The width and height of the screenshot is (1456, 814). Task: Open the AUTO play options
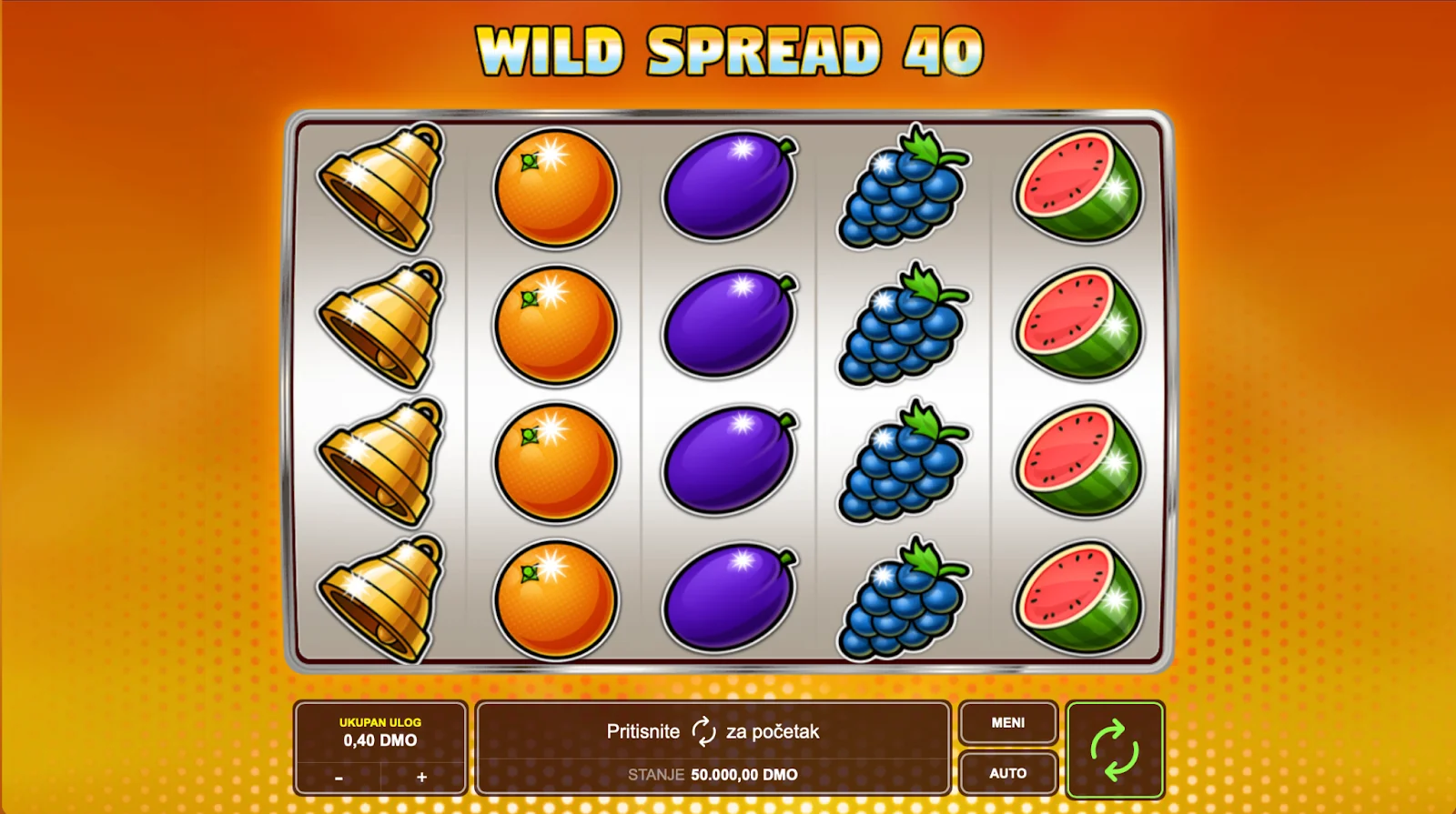tap(1007, 773)
